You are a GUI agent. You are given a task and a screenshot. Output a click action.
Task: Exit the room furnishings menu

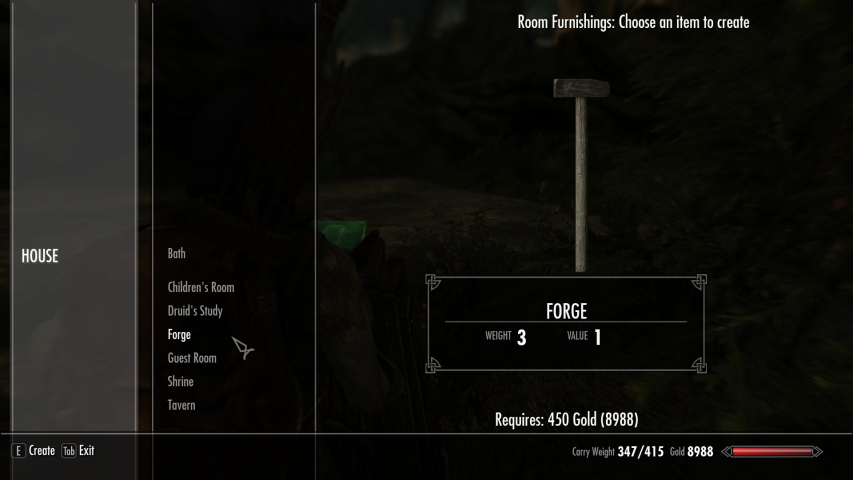[x=79, y=451]
